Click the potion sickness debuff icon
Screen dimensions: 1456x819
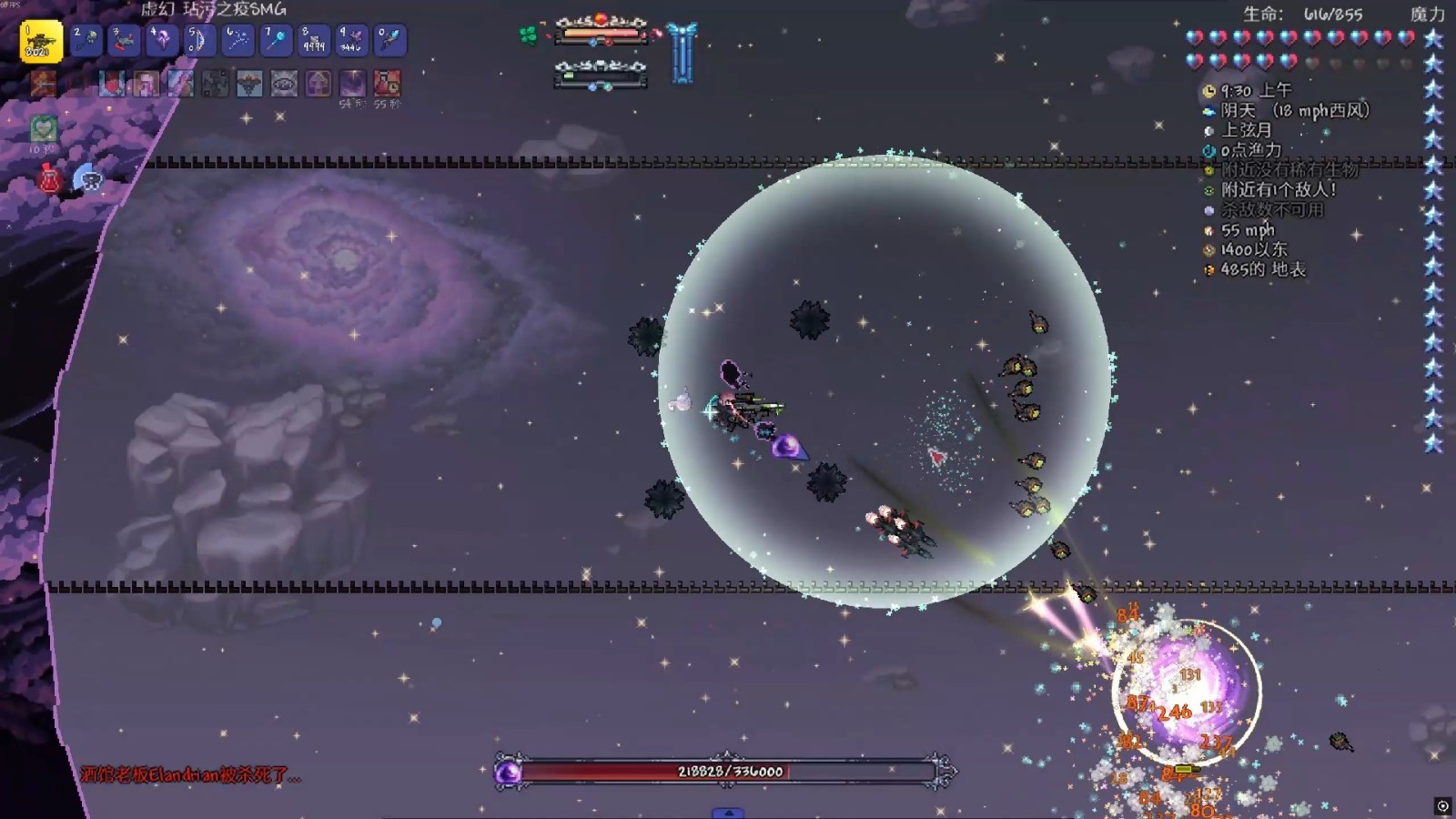(387, 84)
